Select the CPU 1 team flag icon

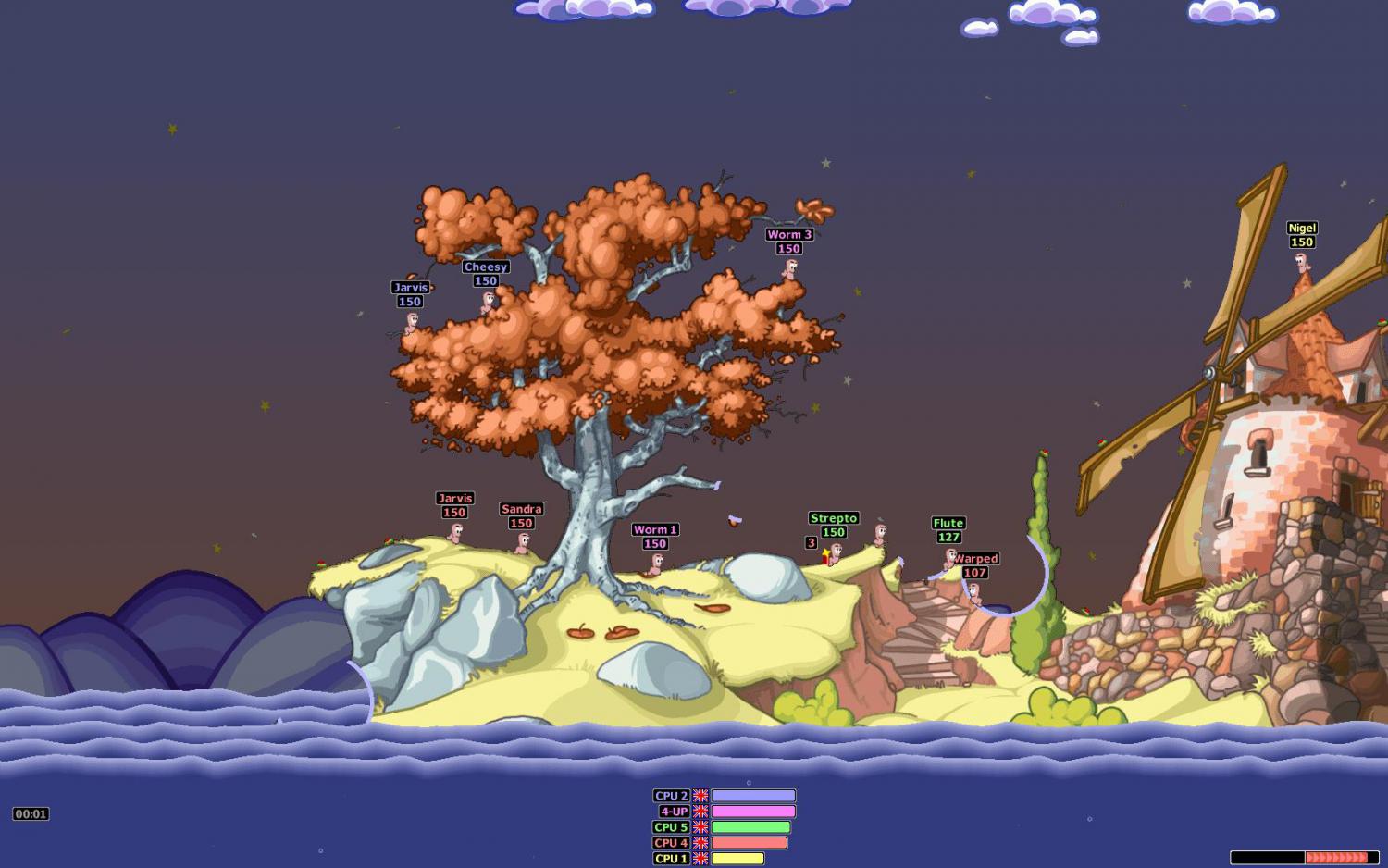pos(701,859)
